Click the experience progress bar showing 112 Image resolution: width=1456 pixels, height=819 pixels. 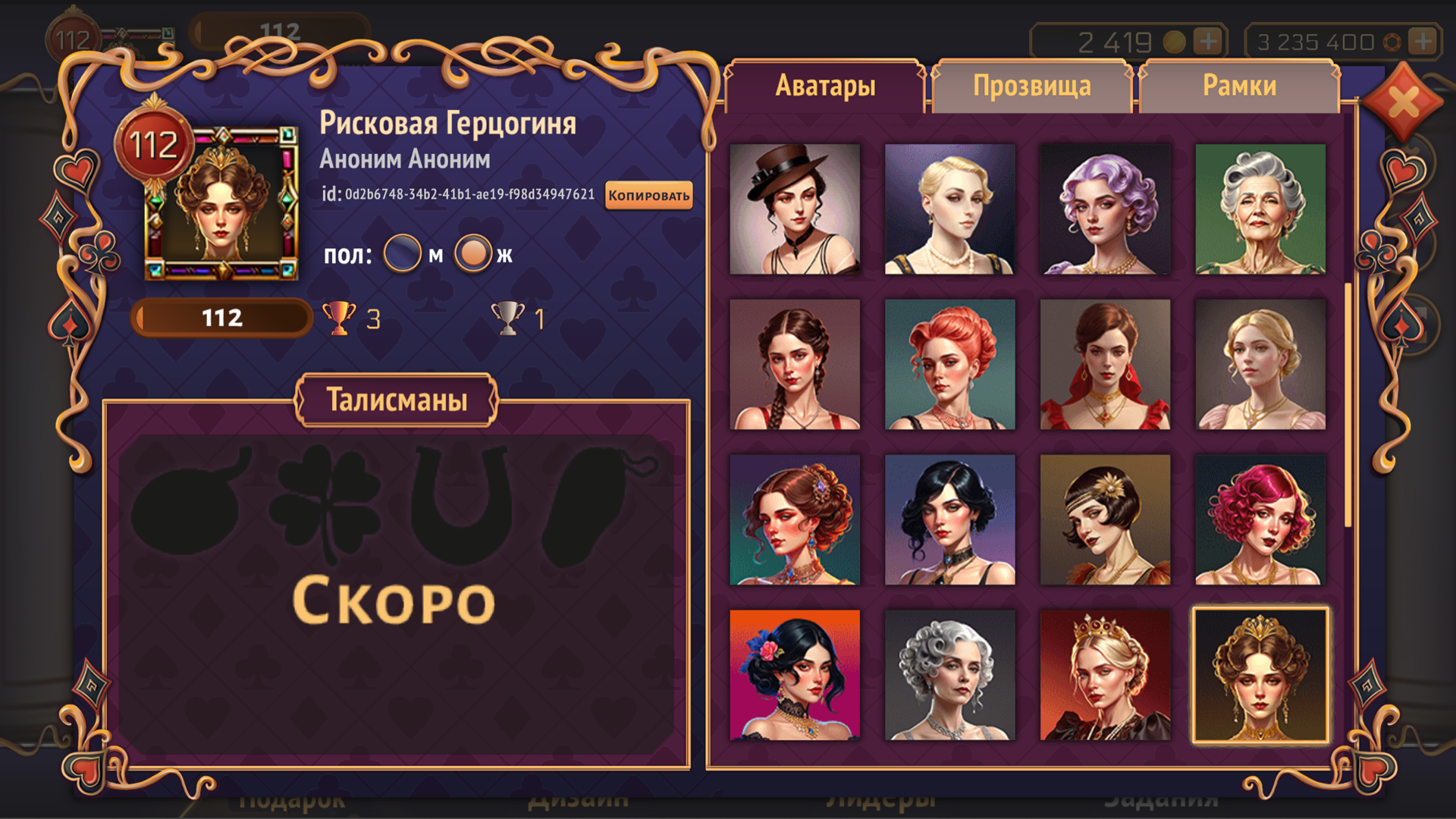click(x=220, y=318)
